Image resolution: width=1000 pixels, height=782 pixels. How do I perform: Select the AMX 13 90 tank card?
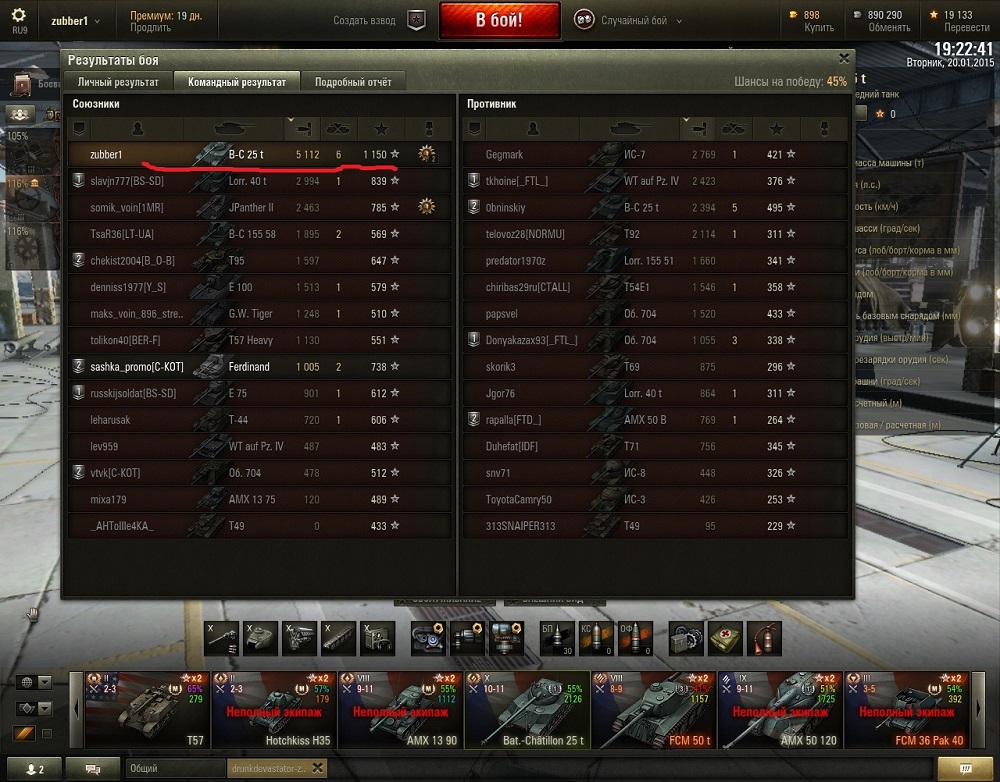[x=400, y=710]
